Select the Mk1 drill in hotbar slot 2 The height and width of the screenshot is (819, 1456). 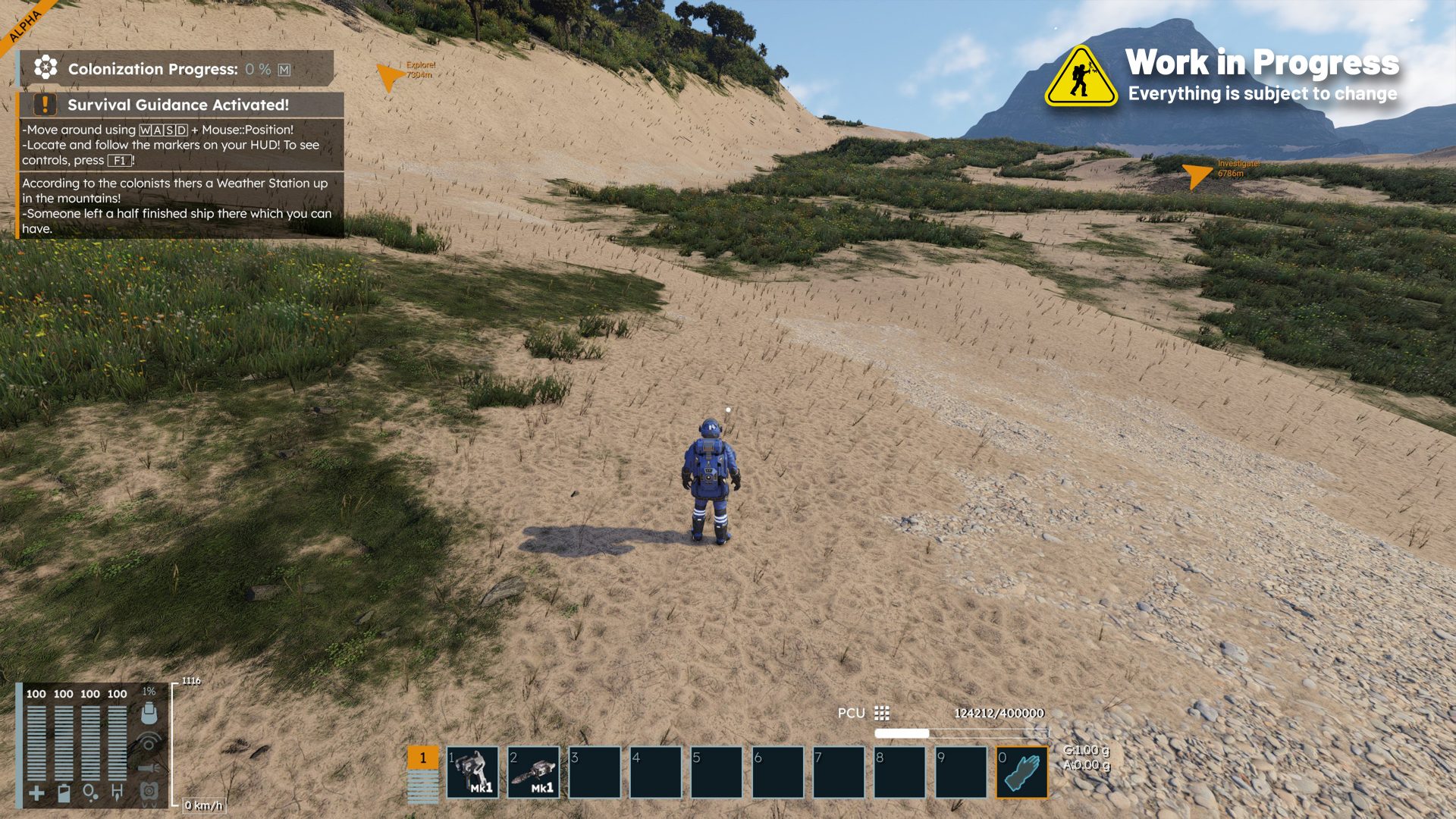pyautogui.click(x=534, y=772)
